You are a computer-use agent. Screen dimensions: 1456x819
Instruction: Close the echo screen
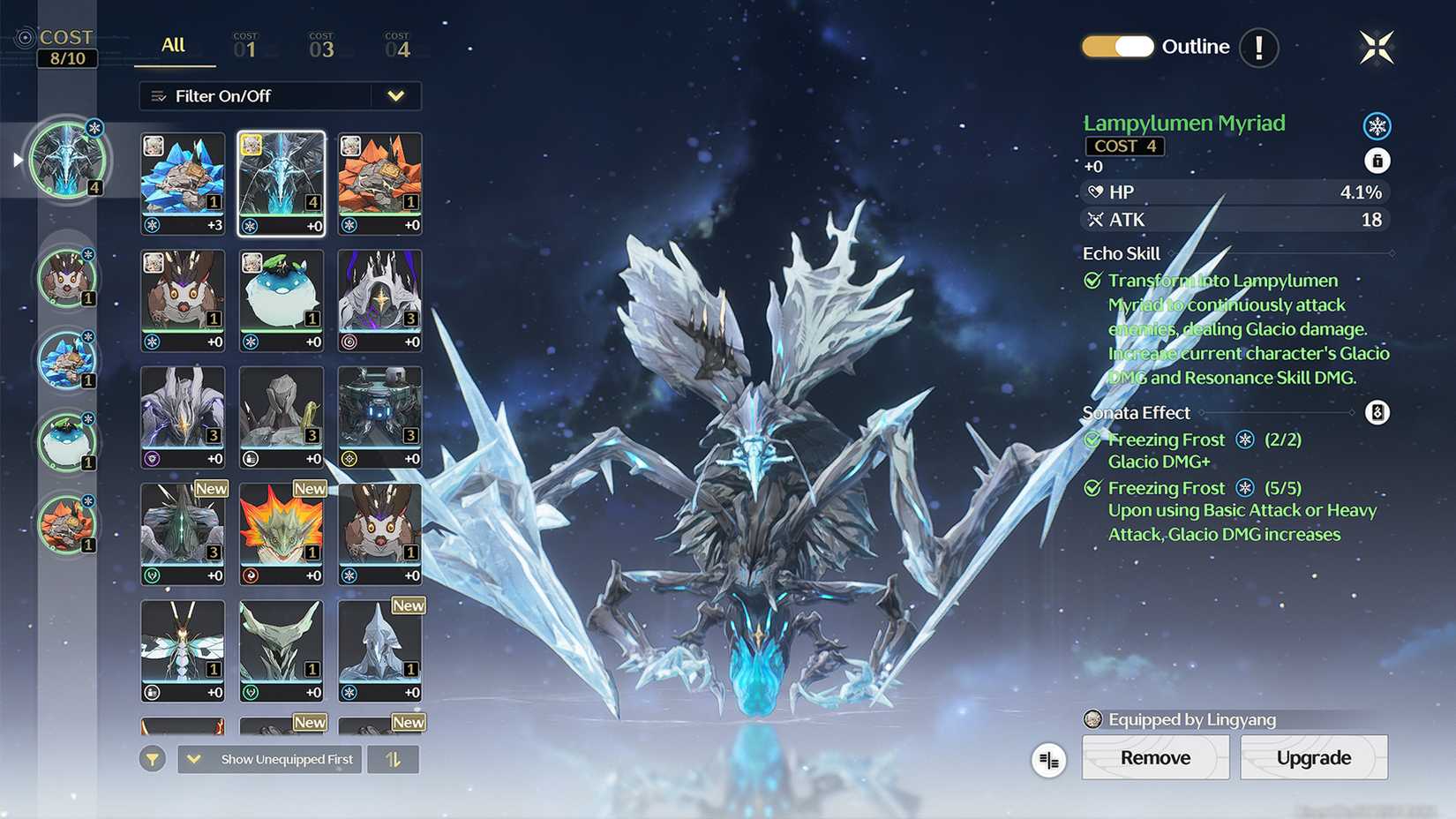pos(1376,48)
